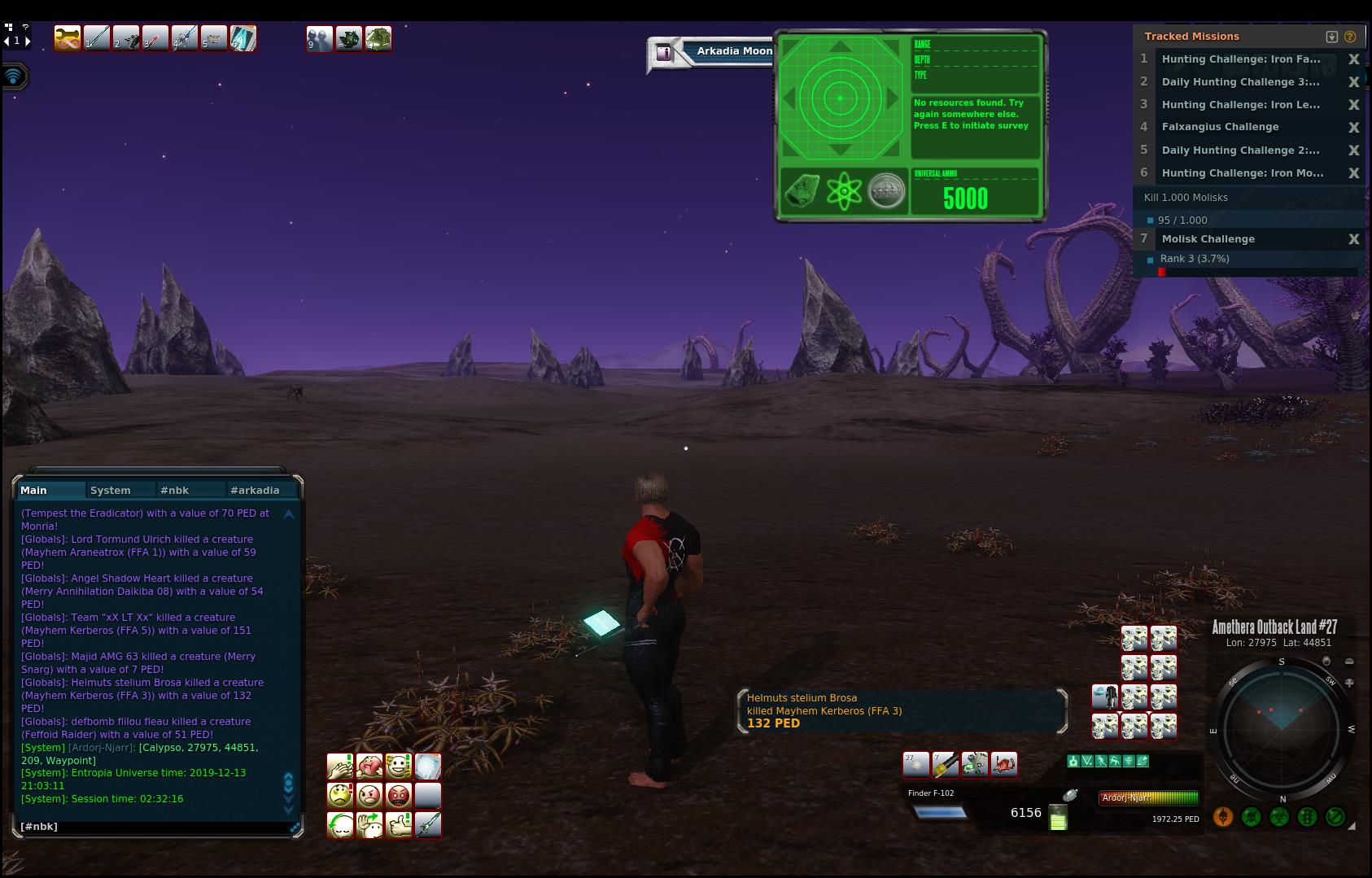1372x878 pixels.
Task: Open the #arkadia chat channel tab
Action: tap(255, 490)
